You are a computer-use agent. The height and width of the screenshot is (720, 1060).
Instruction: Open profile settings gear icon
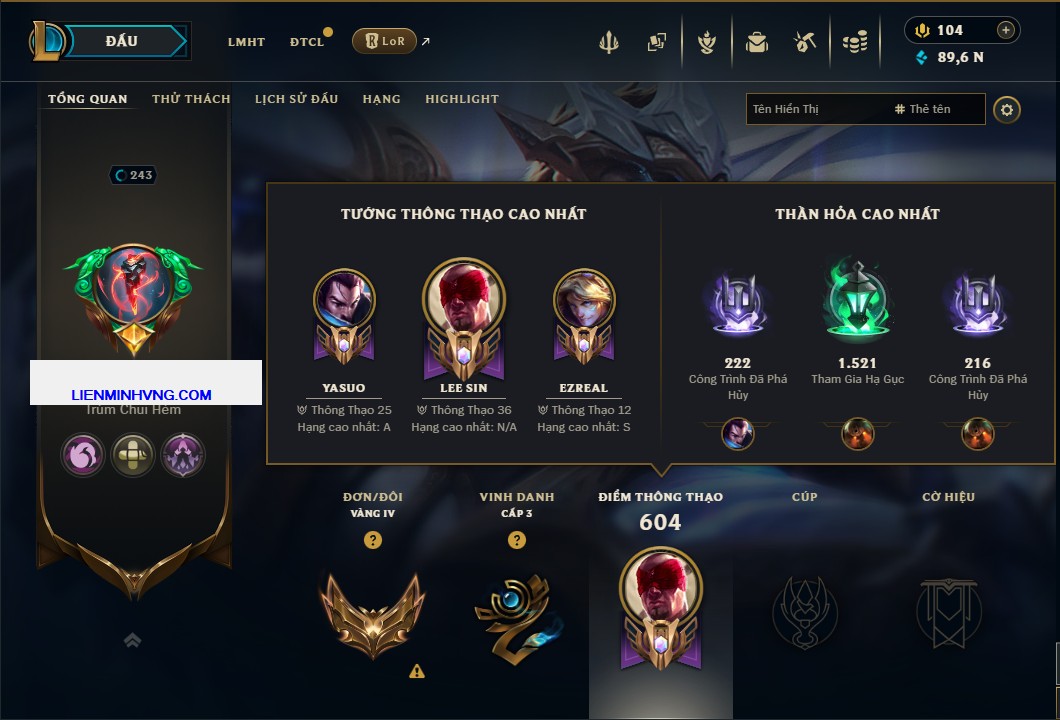pyautogui.click(x=1007, y=109)
